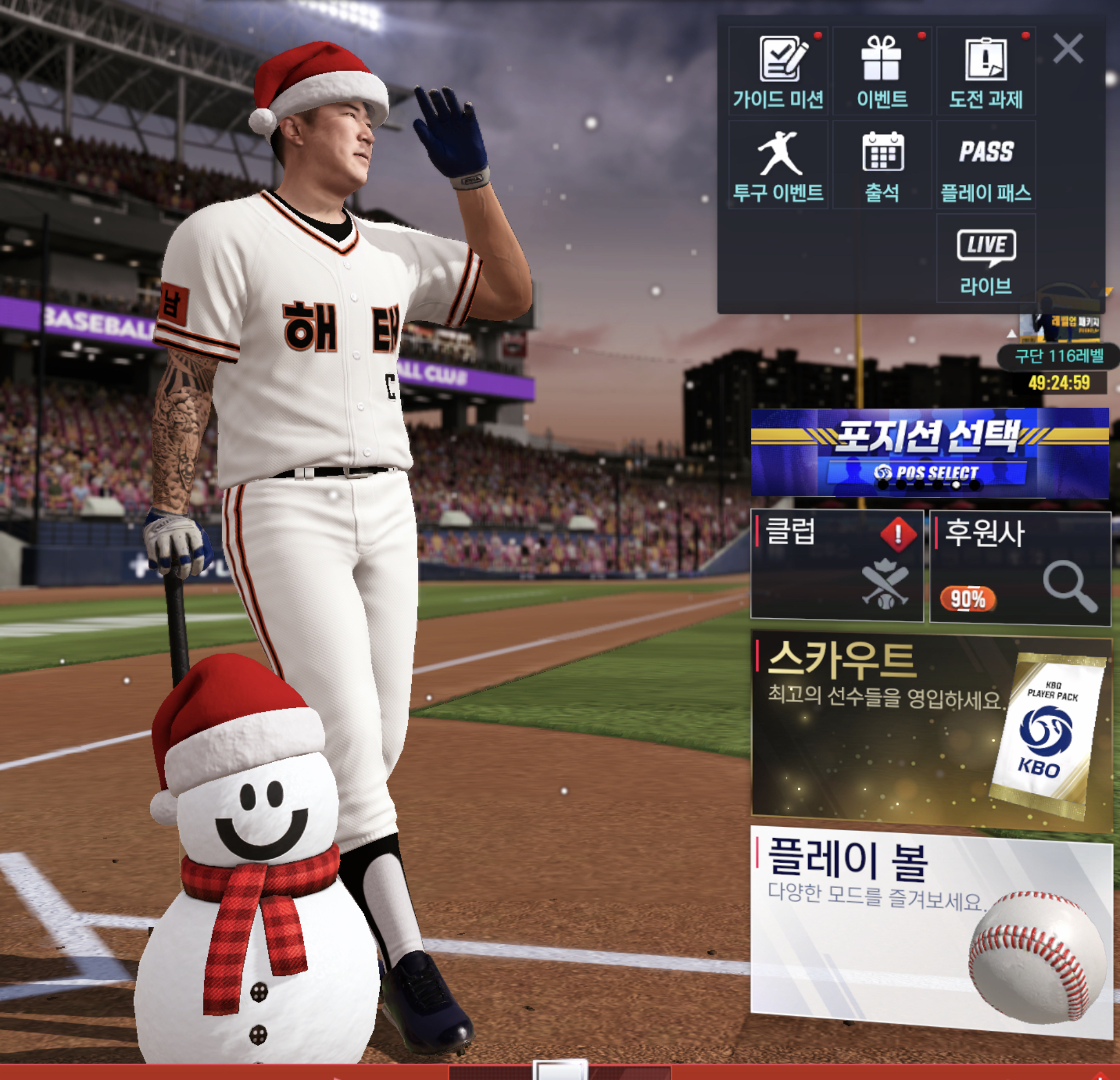This screenshot has width=1120, height=1080.
Task: Open the 투구 이벤트 pitching event
Action: (778, 165)
